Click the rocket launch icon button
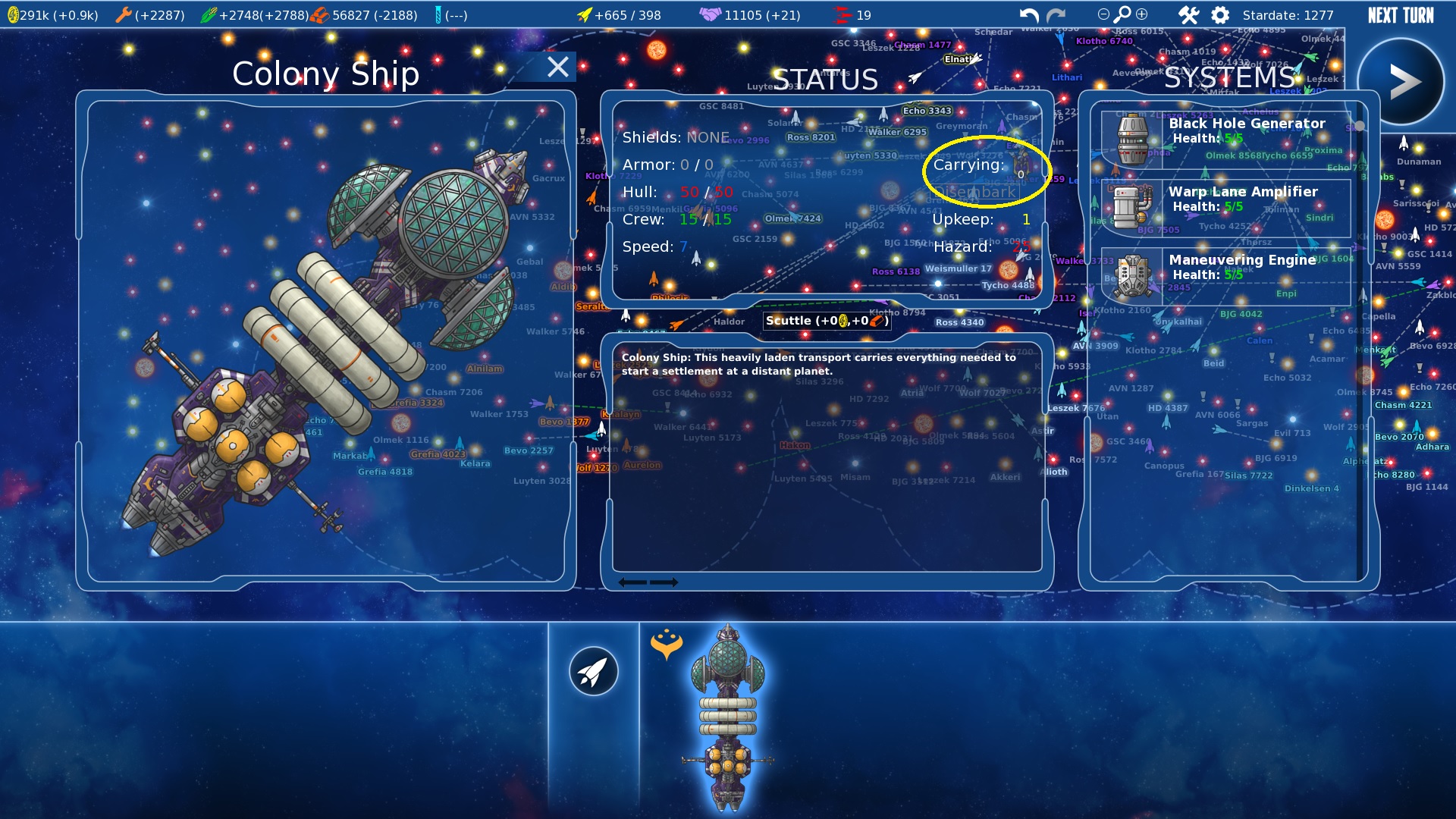1456x819 pixels. [594, 671]
